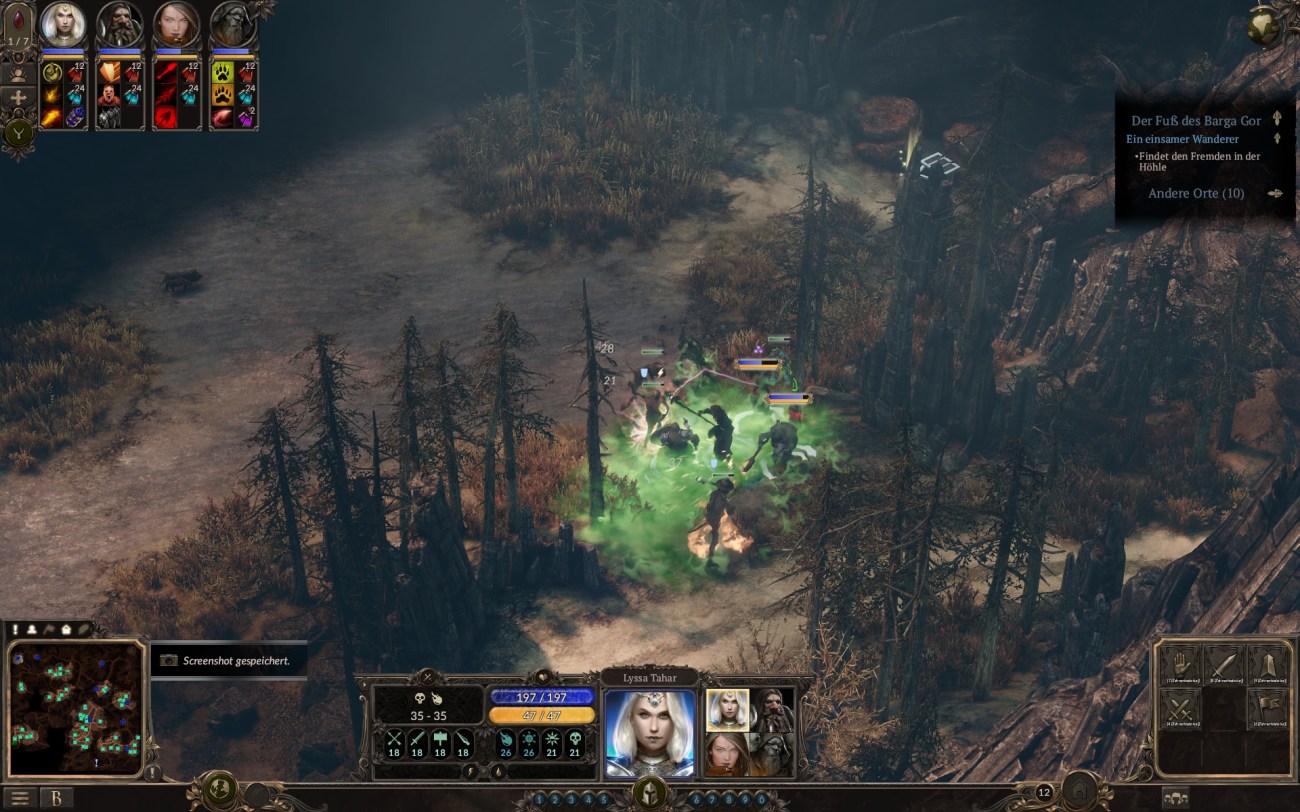Activate the green paw print ability
The image size is (1300, 812).
click(x=222, y=72)
